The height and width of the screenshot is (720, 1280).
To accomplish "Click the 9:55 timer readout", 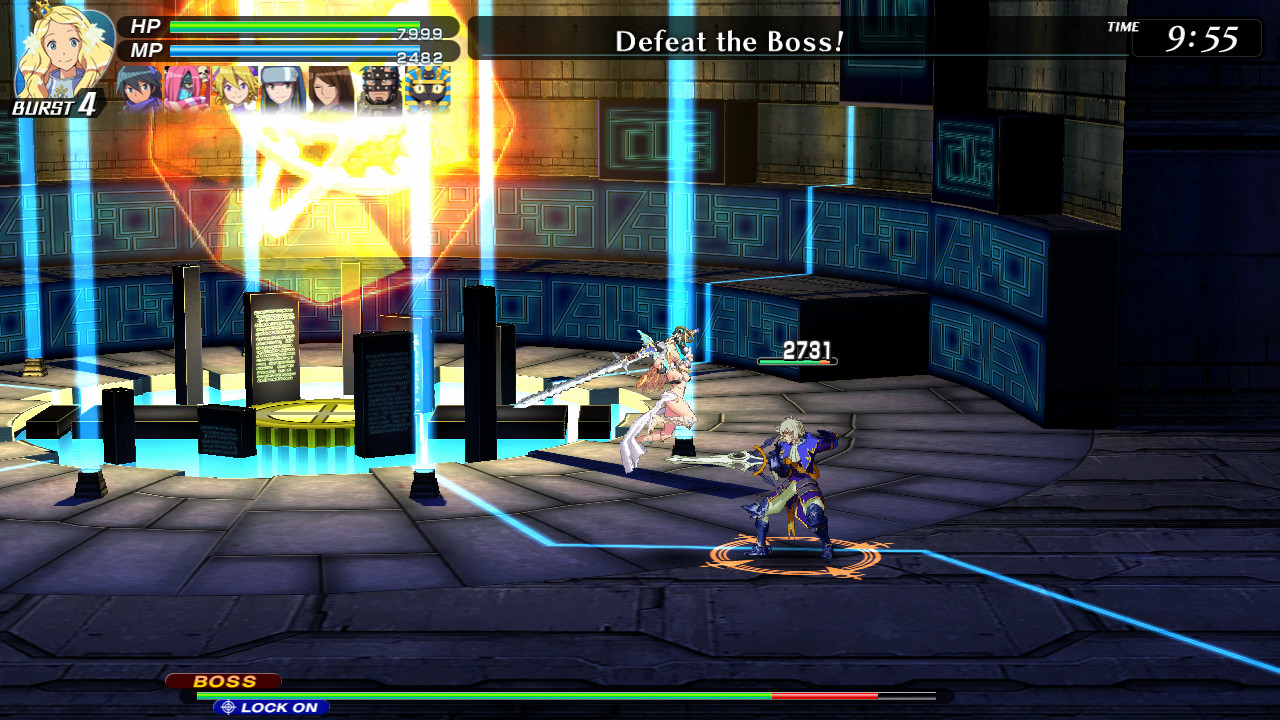I will [1203, 40].
